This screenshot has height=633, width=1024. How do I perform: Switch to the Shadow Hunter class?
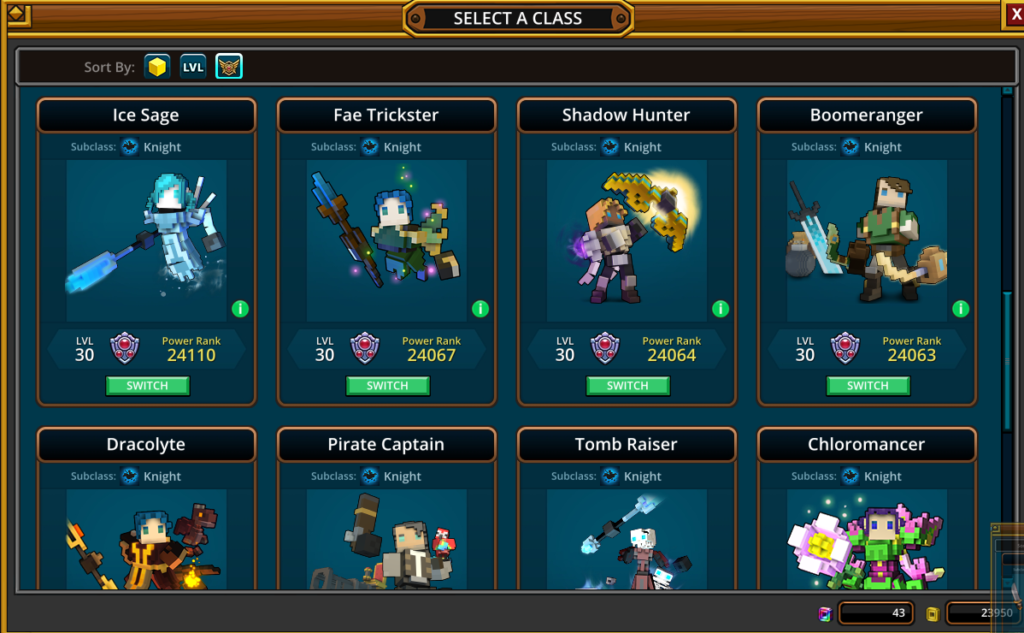tap(627, 386)
